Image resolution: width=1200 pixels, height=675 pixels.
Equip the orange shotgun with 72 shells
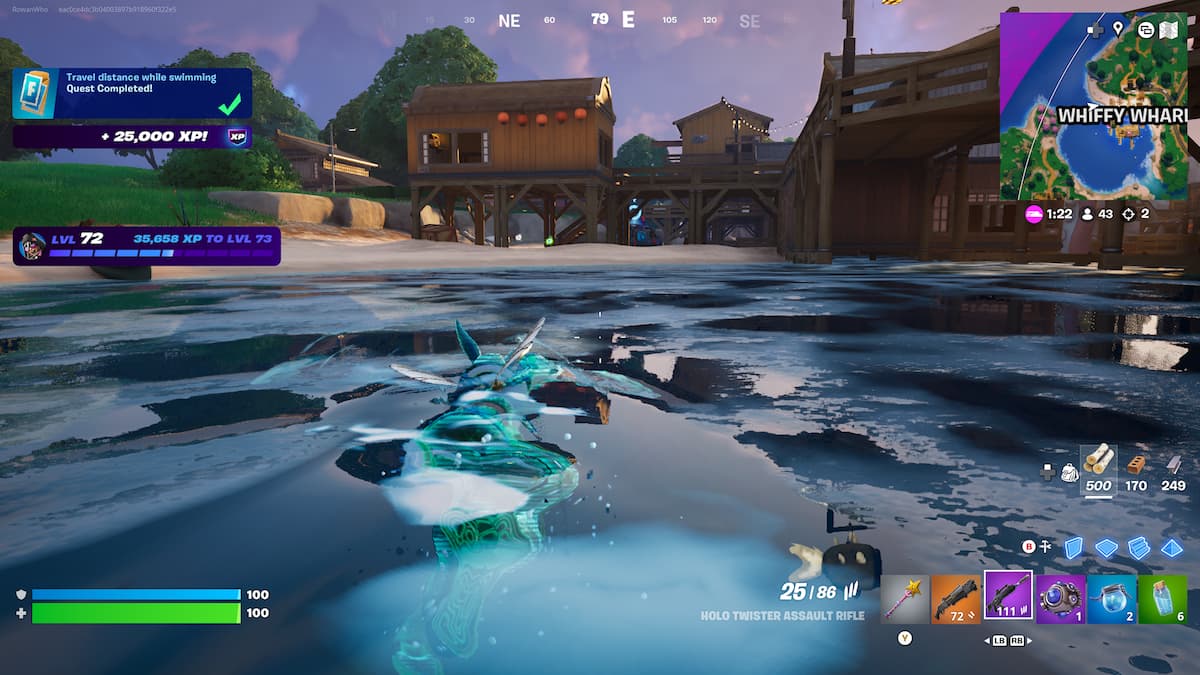click(x=956, y=598)
